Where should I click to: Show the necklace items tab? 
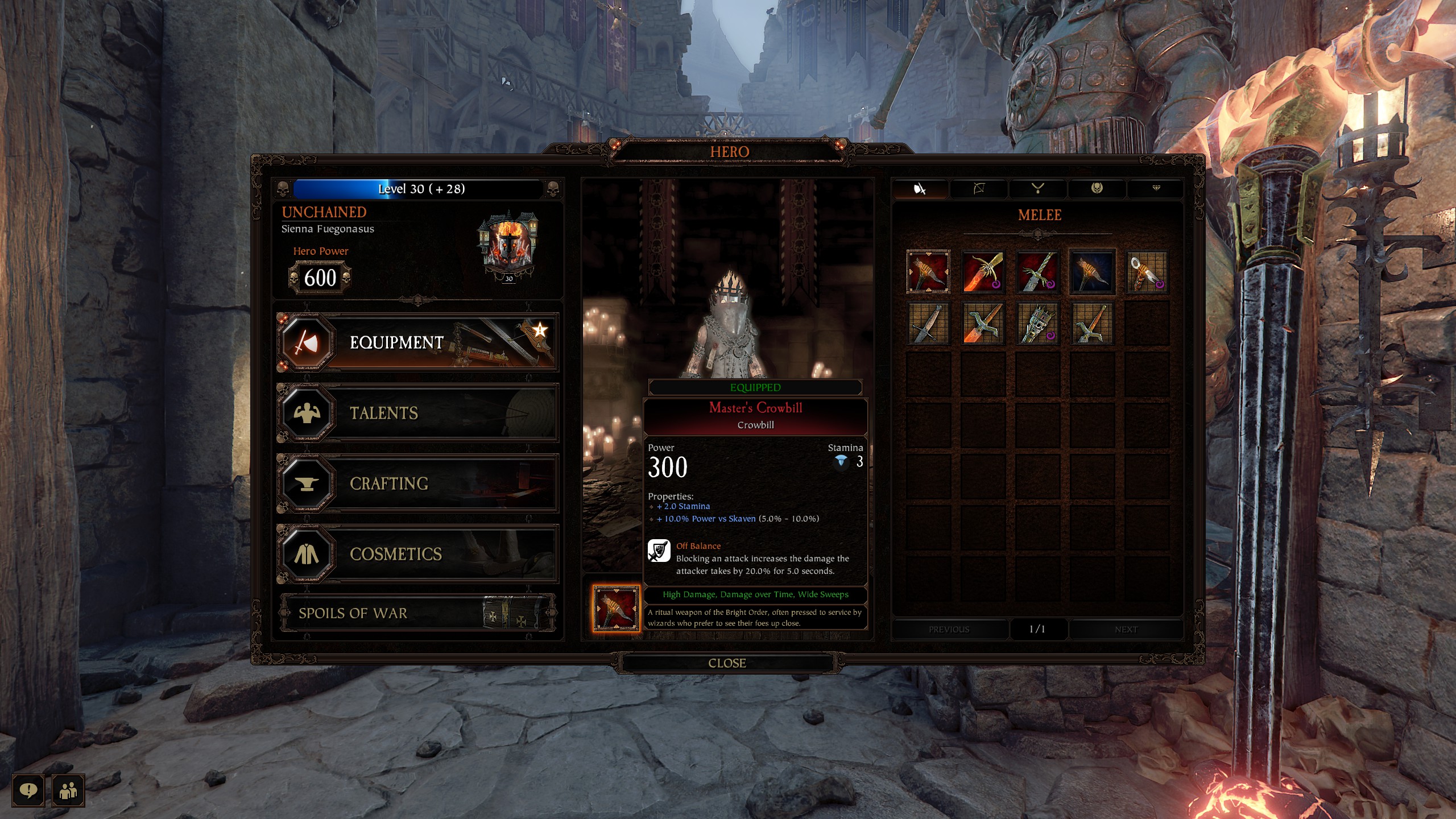click(1038, 189)
